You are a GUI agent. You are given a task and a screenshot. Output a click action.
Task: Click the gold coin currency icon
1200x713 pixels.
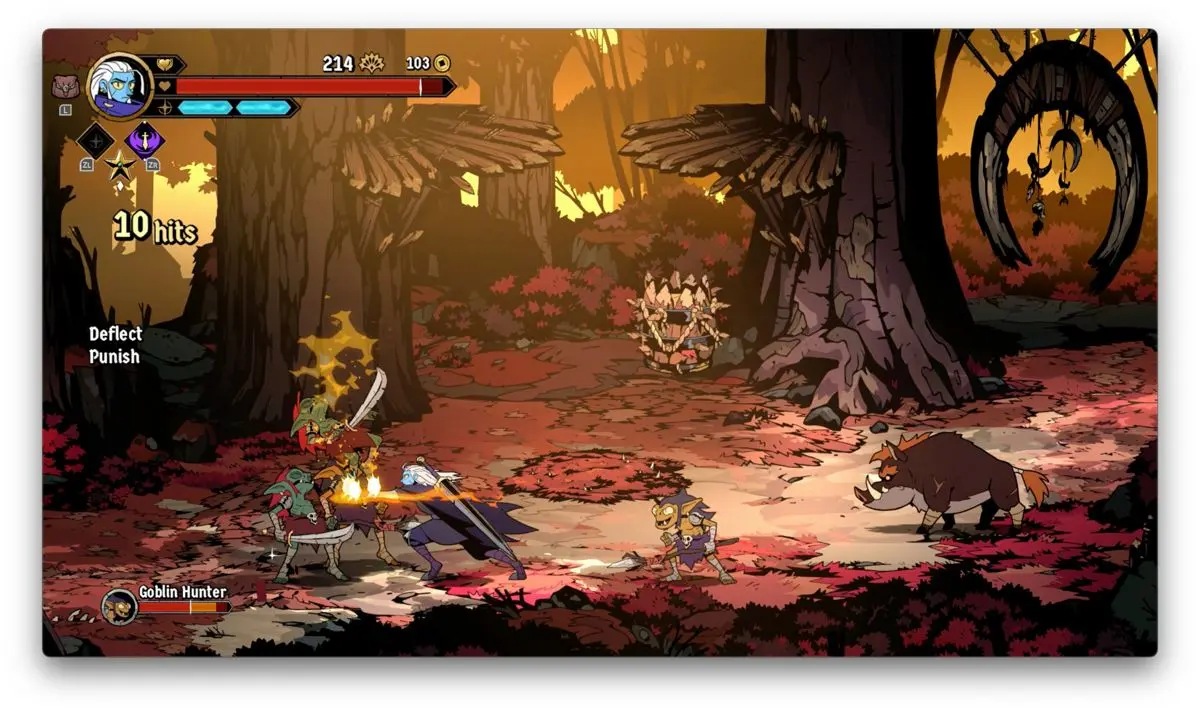click(x=441, y=63)
